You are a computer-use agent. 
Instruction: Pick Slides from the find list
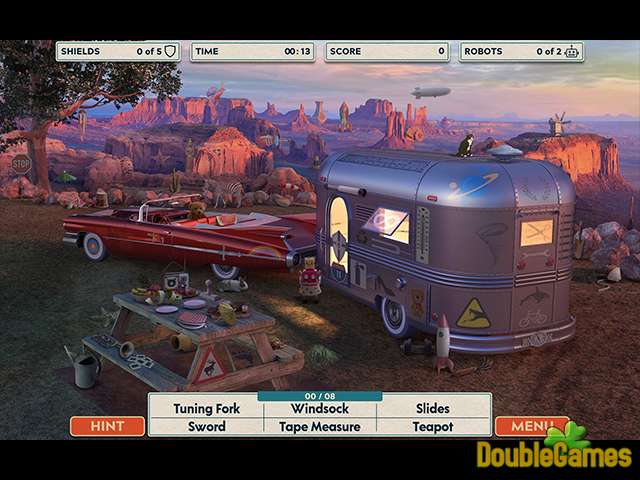point(432,408)
